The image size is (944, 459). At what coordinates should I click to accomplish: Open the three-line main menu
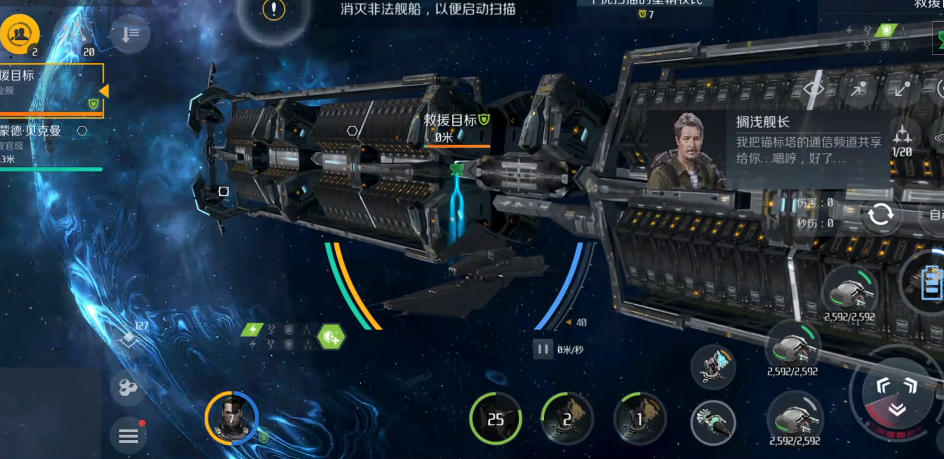pyautogui.click(x=129, y=436)
